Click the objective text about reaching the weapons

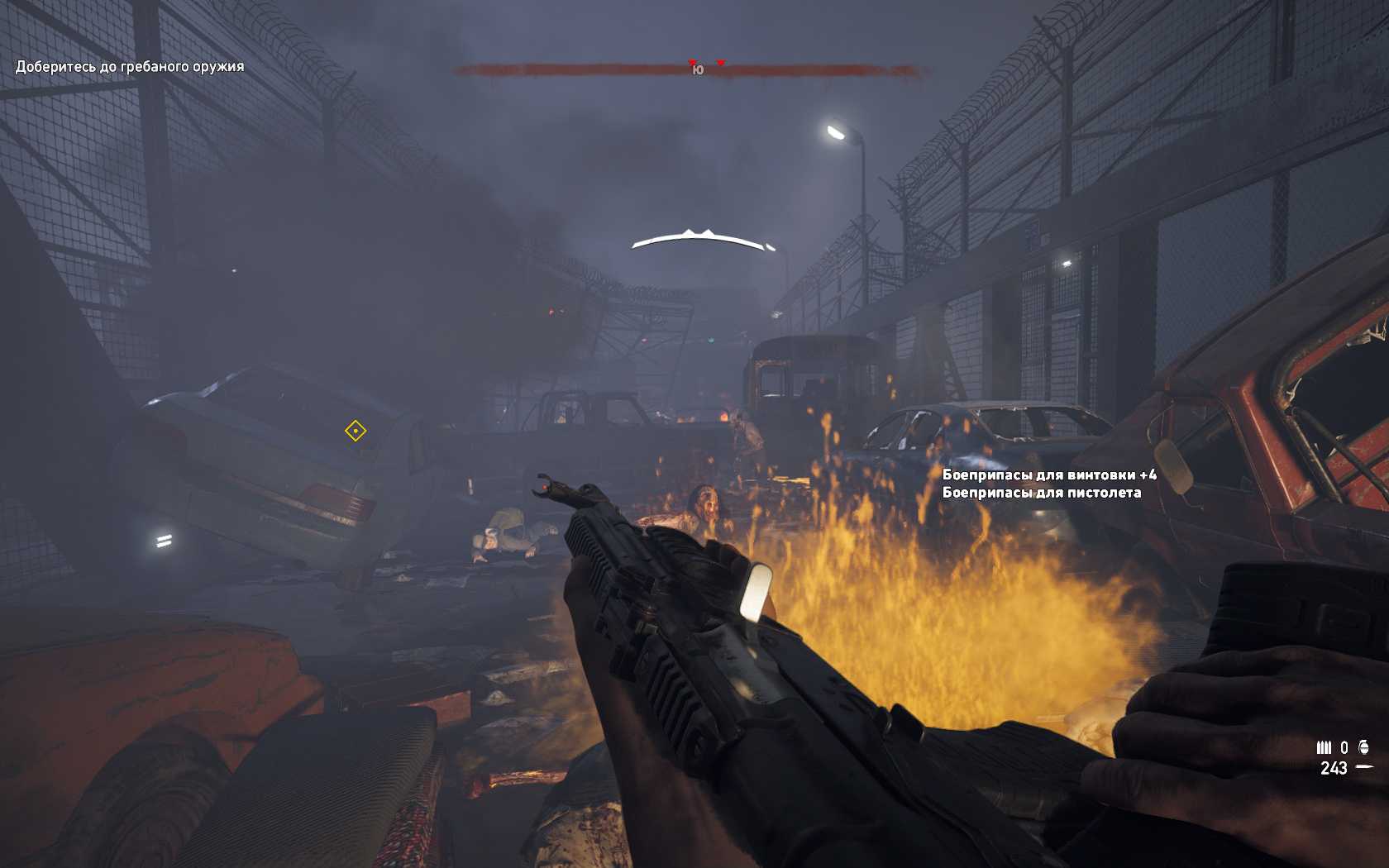pos(130,67)
